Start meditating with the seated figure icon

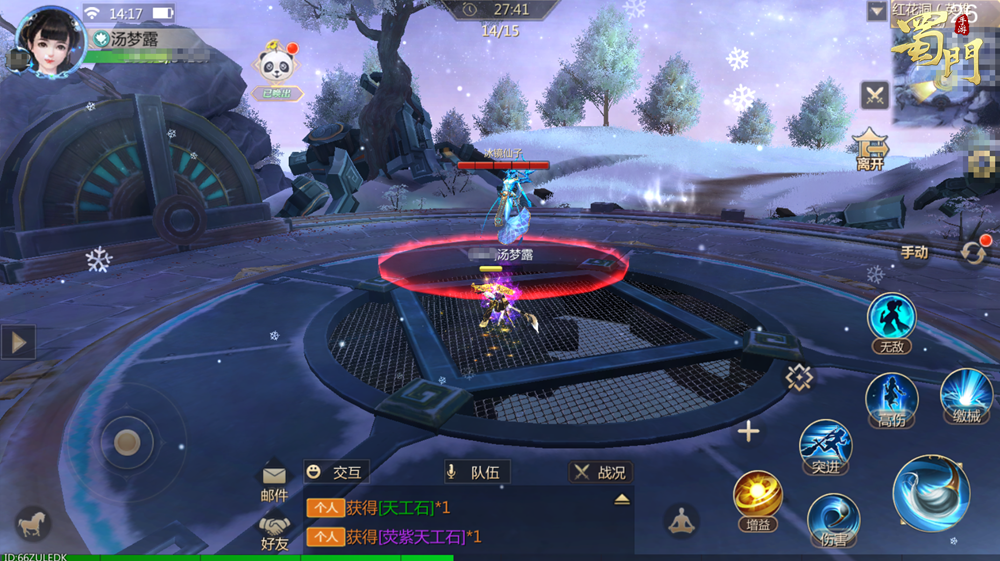coord(681,520)
